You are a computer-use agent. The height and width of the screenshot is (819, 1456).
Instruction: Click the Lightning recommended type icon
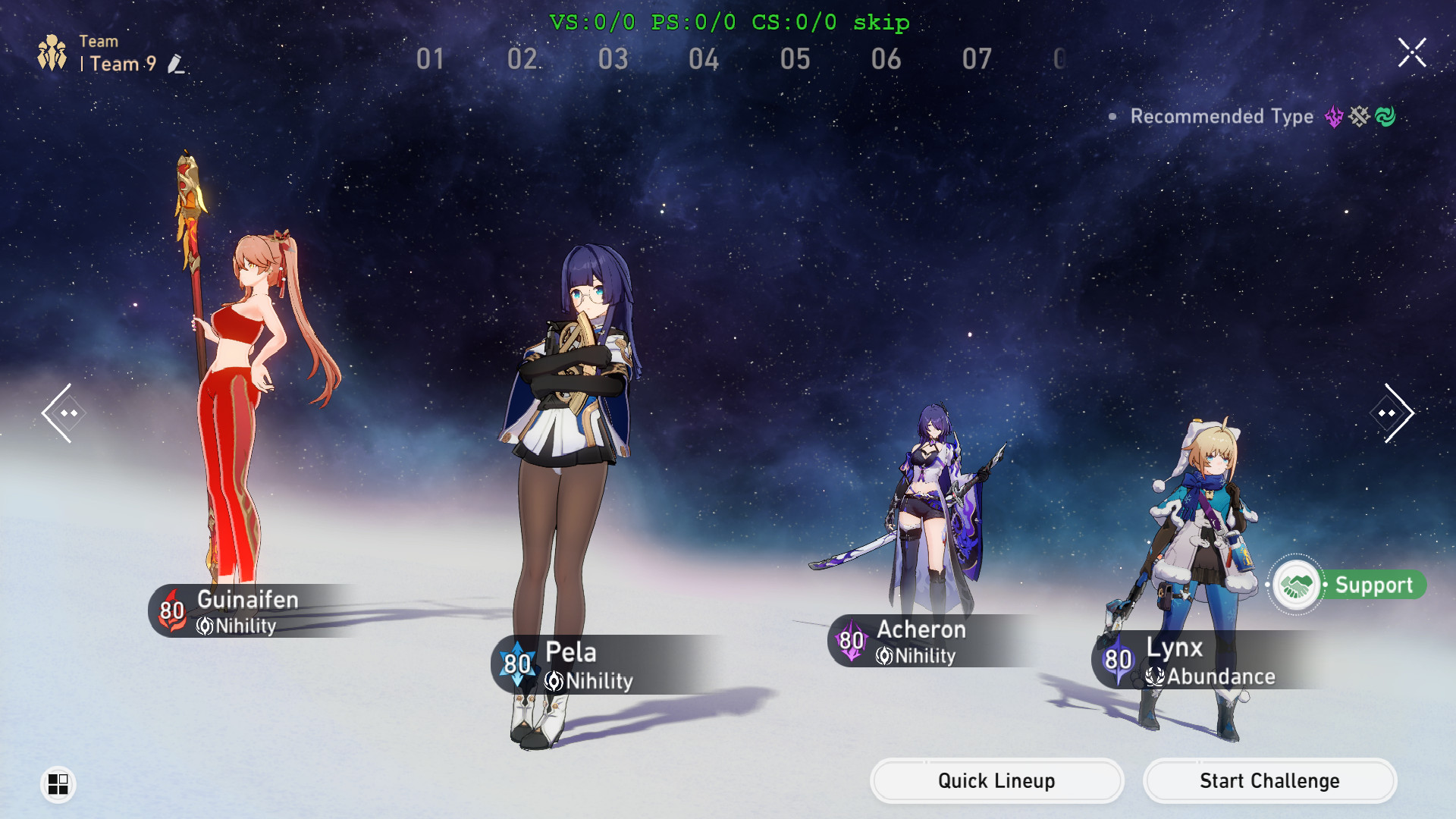click(1333, 117)
